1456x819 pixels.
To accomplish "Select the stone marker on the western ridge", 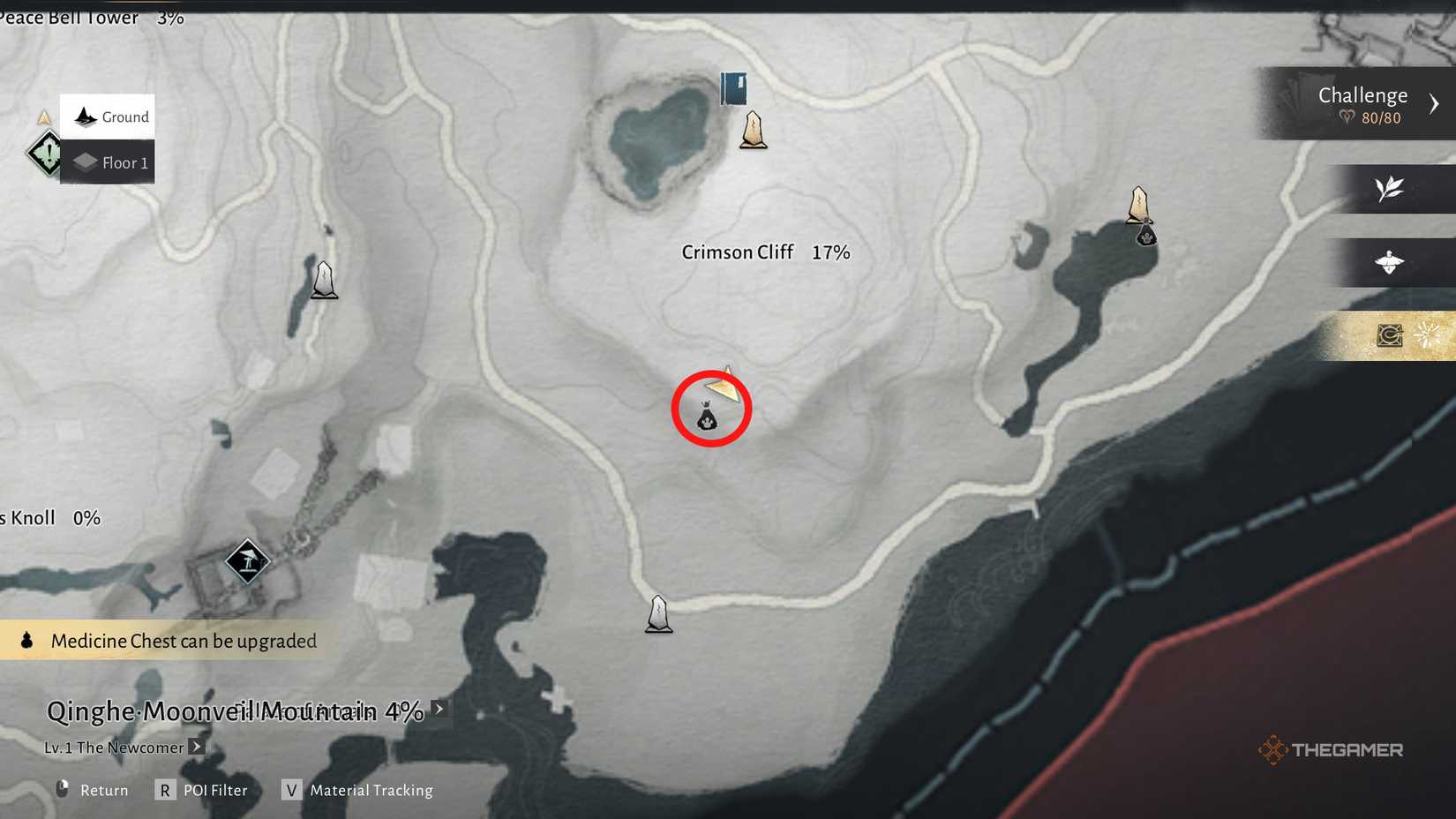I will point(323,278).
